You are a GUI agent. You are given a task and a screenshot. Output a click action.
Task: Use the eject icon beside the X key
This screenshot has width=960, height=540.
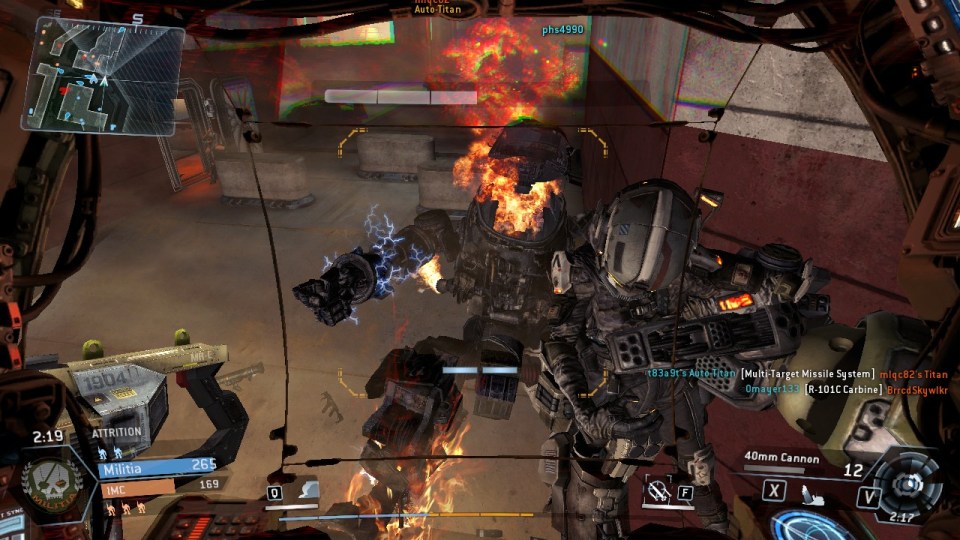click(x=812, y=491)
